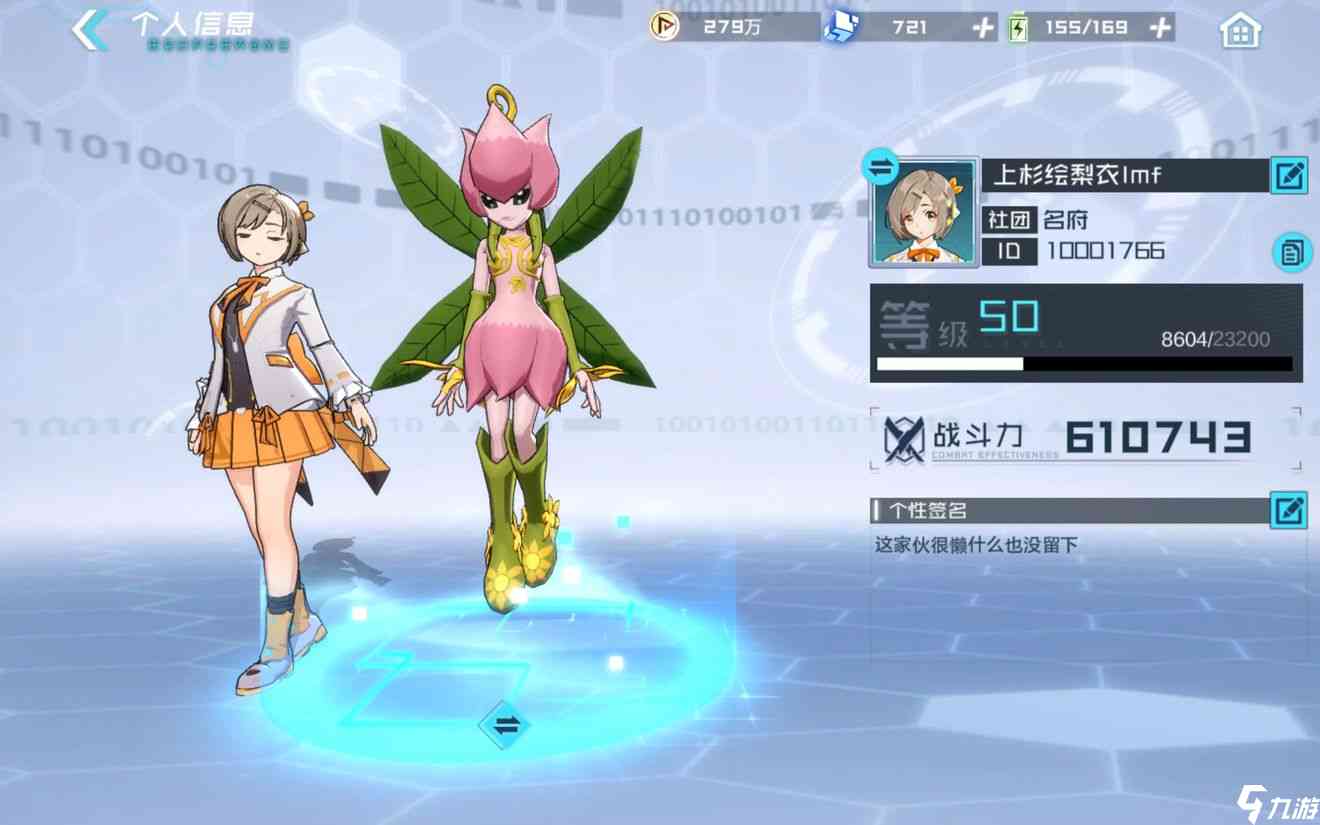
Task: Swap the avatar portrait using the arrows badge
Action: (x=881, y=169)
